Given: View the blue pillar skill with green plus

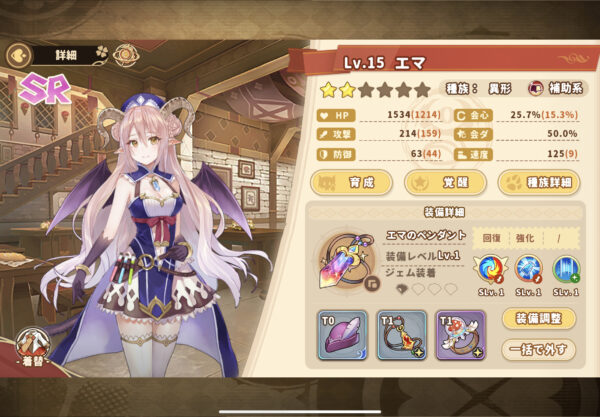Looking at the screenshot, I should point(566,269).
